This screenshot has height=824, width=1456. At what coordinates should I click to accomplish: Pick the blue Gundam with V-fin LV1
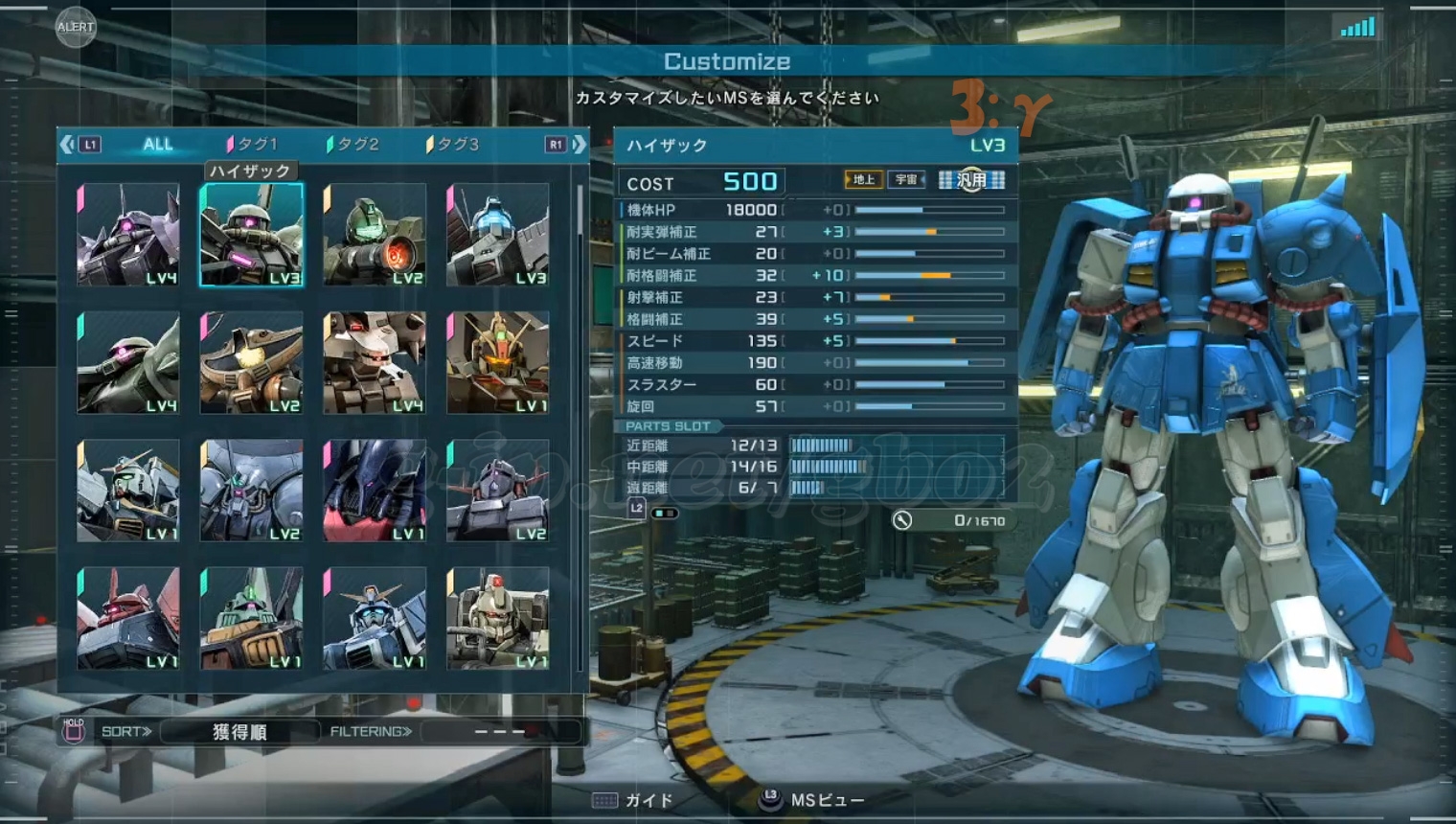[x=375, y=619]
